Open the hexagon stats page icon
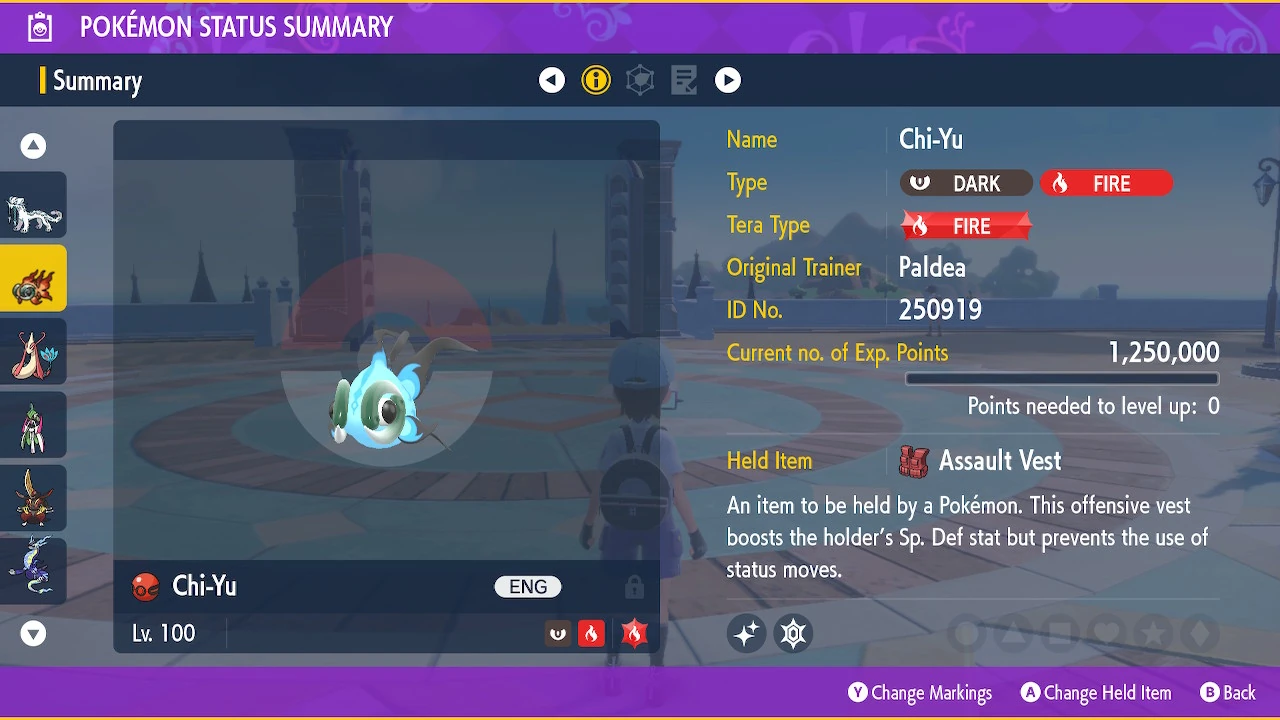The width and height of the screenshot is (1280, 720). pos(640,80)
